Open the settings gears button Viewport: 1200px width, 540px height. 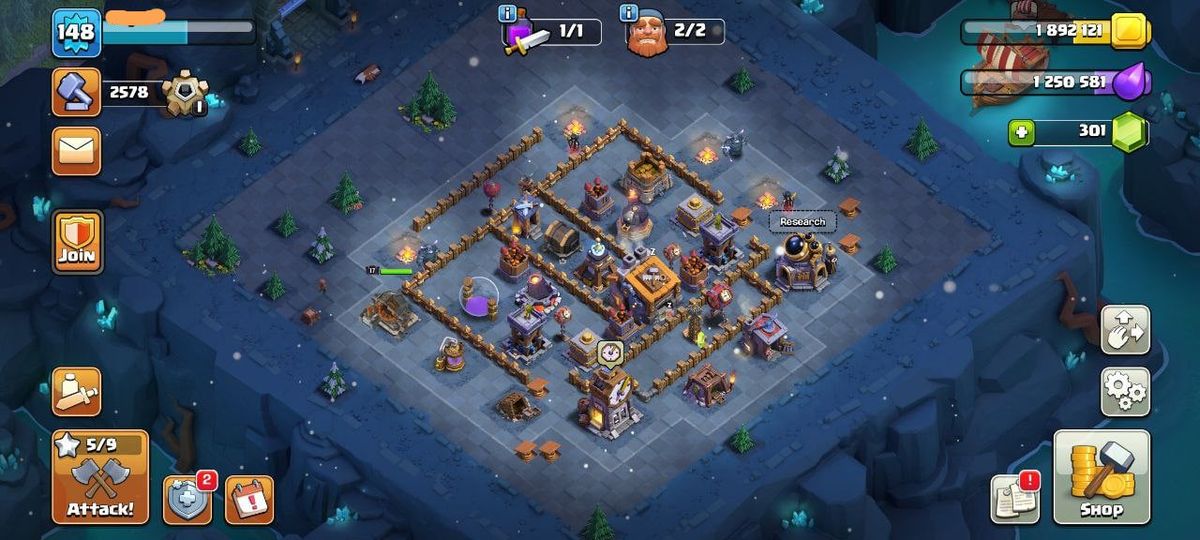pyautogui.click(x=1125, y=391)
